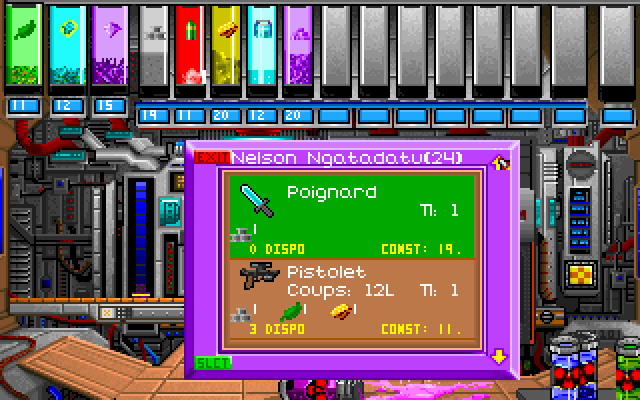Select the green leaf resource tube
The height and width of the screenshot is (400, 640).
tap(23, 45)
